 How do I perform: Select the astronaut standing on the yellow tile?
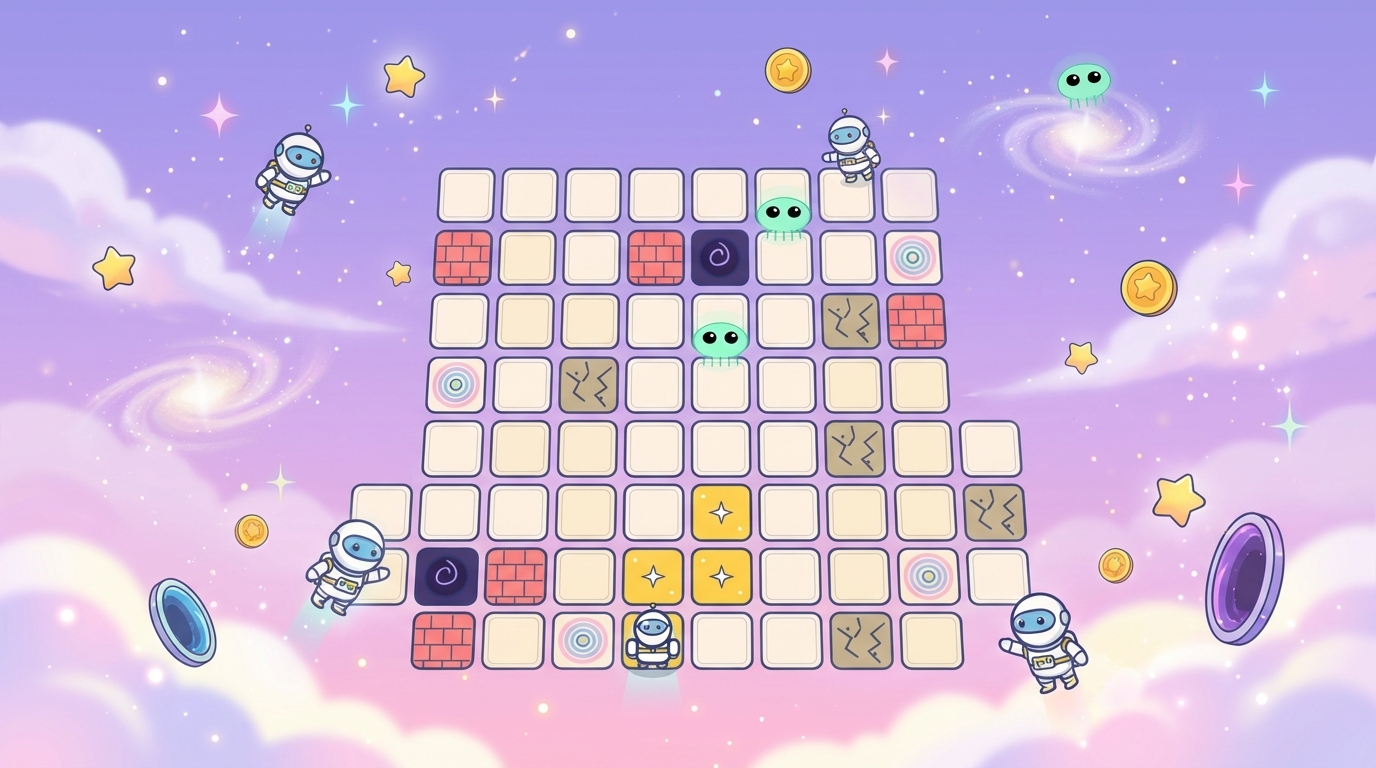coord(653,637)
